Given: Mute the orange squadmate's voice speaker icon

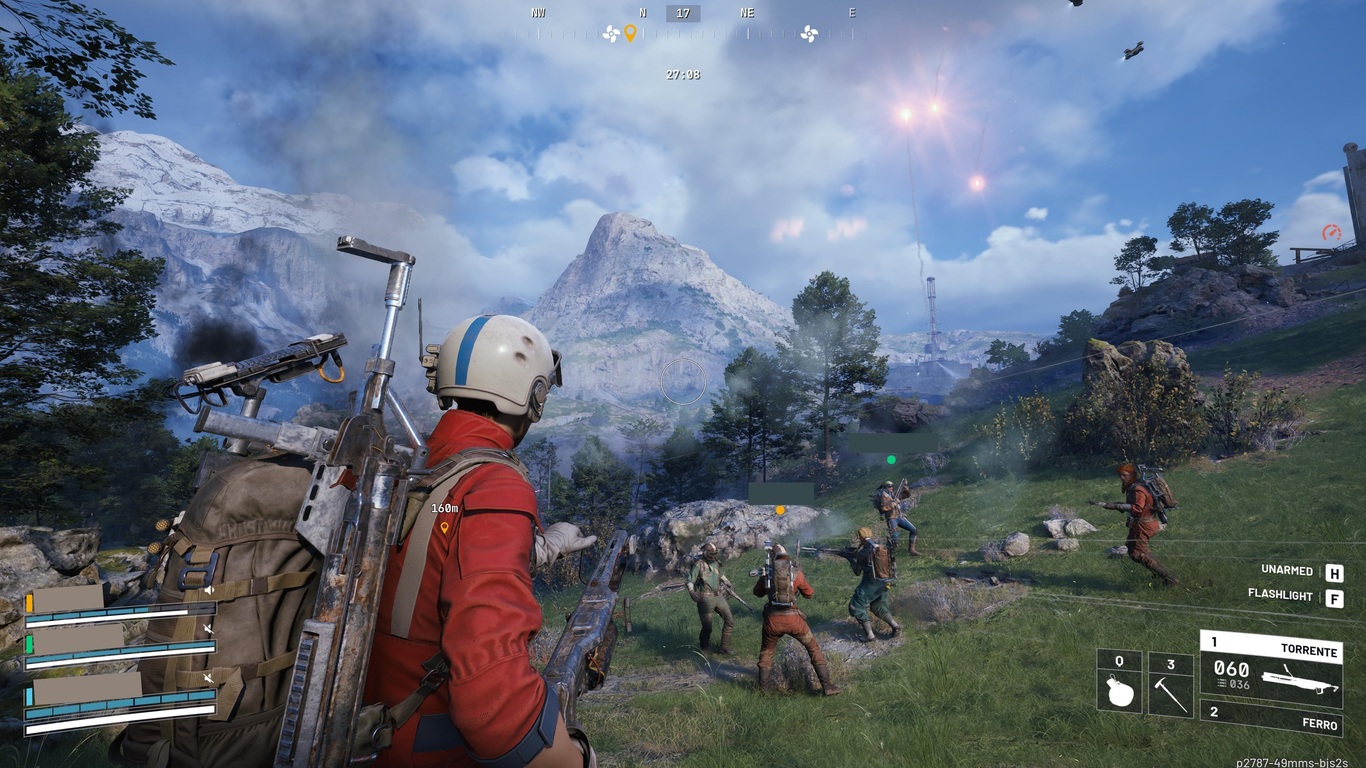Looking at the screenshot, I should coord(209,591).
